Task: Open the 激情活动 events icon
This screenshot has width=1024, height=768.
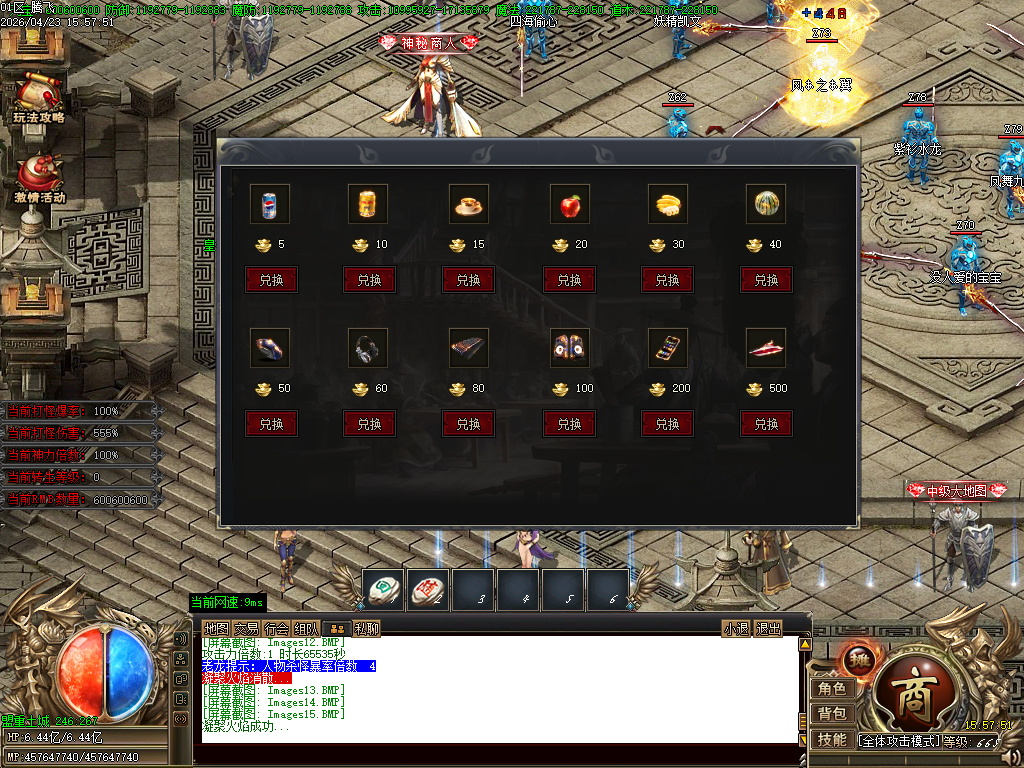Action: pyautogui.click(x=39, y=177)
